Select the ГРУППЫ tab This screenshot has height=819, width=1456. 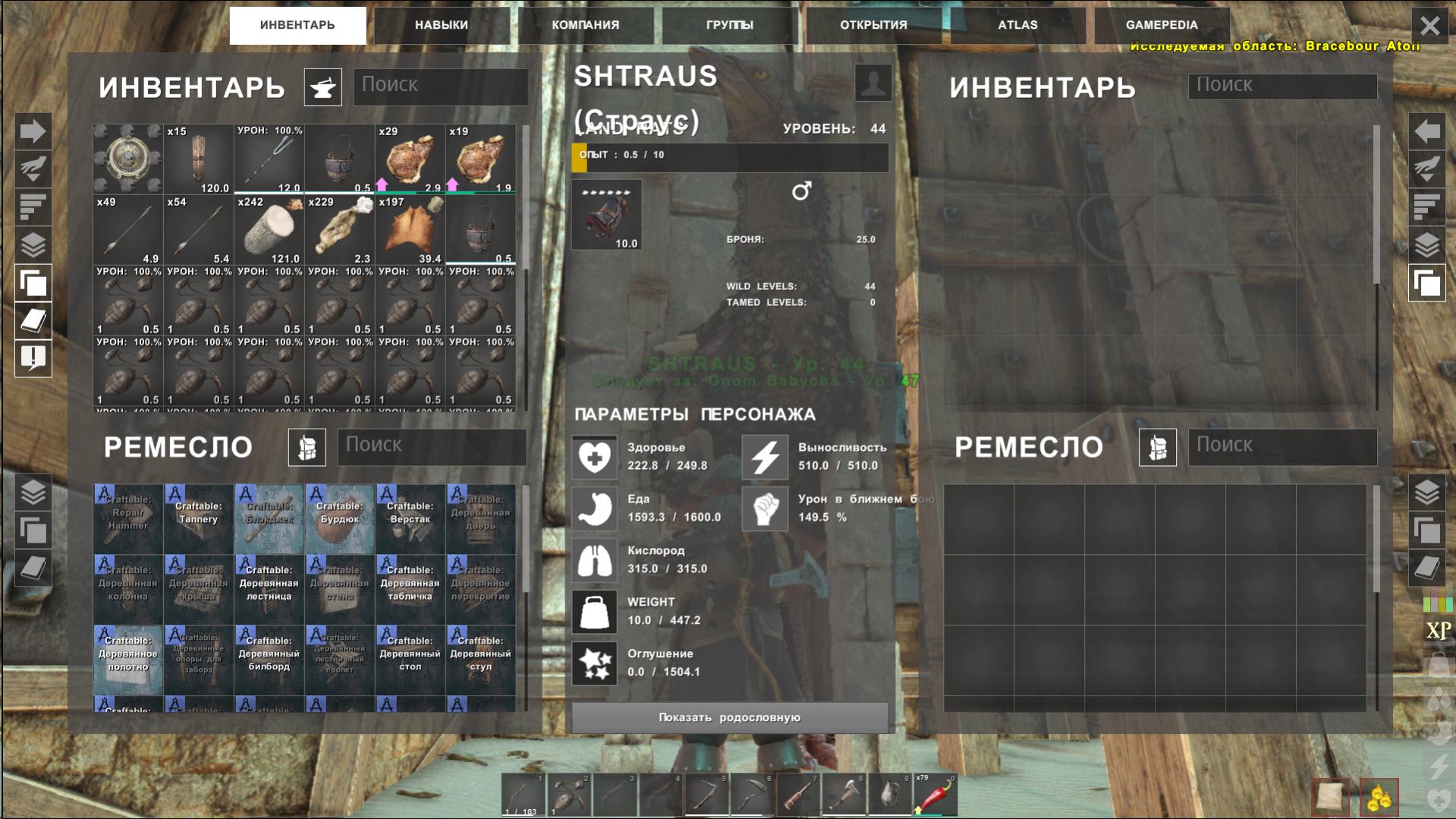729,25
